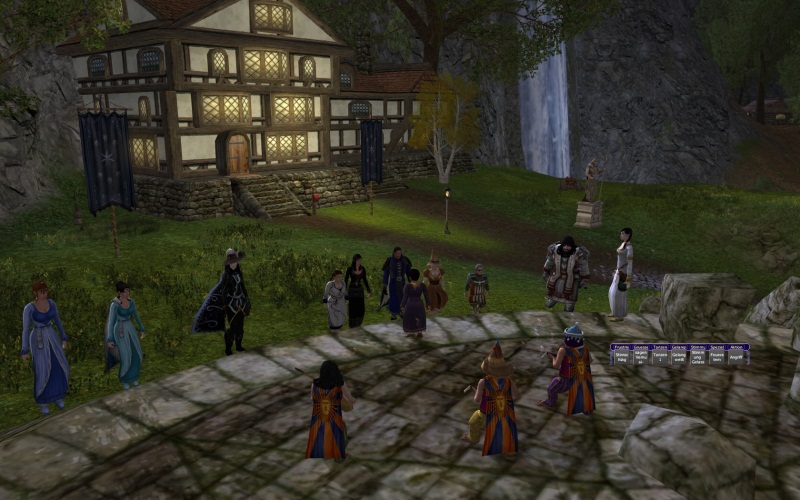Click the Tanzen 1 button
Screen dimensions: 800x500
pos(660,356)
